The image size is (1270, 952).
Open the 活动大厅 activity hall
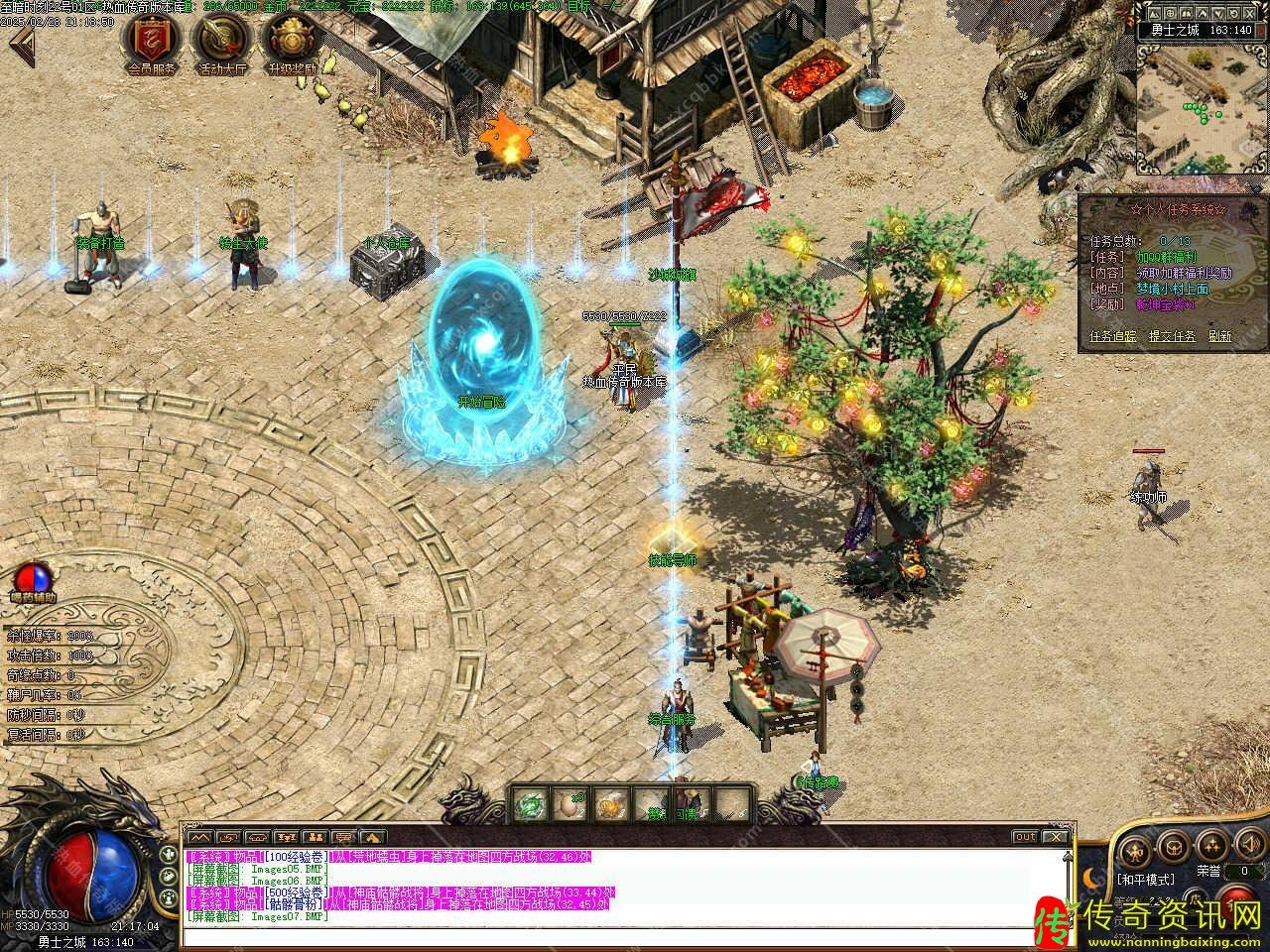[222, 42]
